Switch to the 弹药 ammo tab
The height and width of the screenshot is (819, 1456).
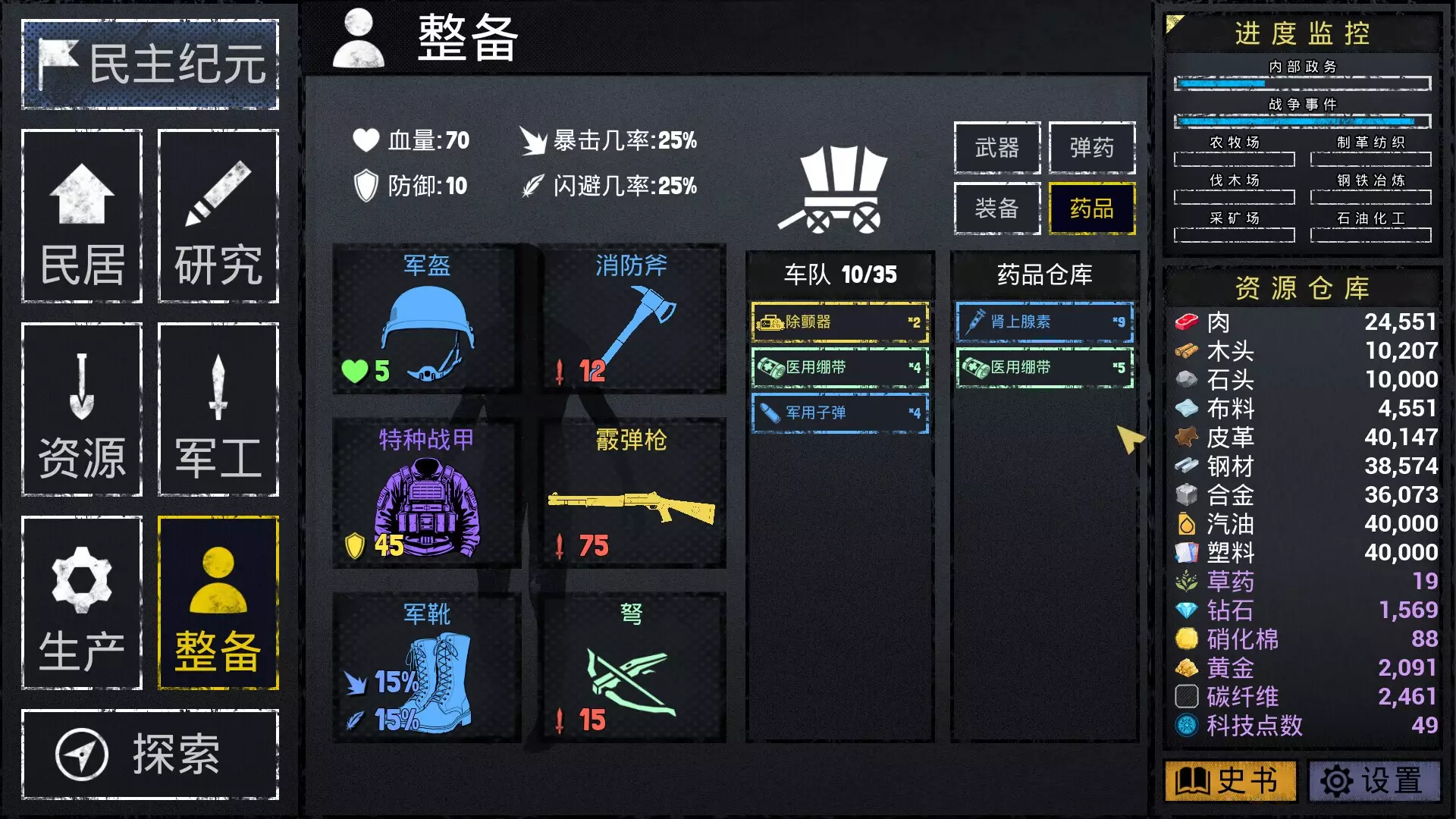click(x=1092, y=149)
